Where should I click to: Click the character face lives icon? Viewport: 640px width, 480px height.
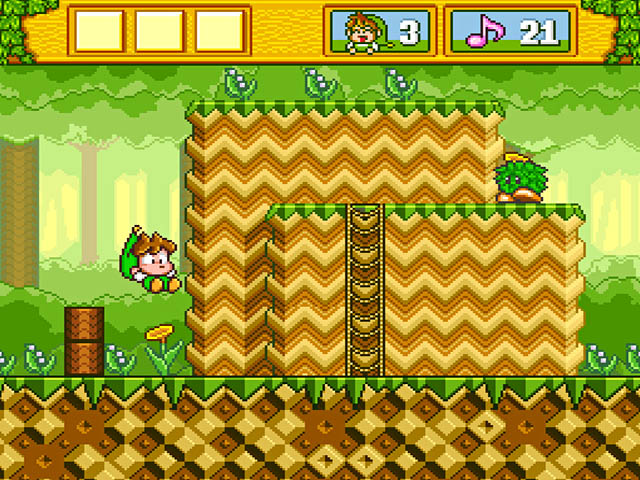[x=357, y=32]
